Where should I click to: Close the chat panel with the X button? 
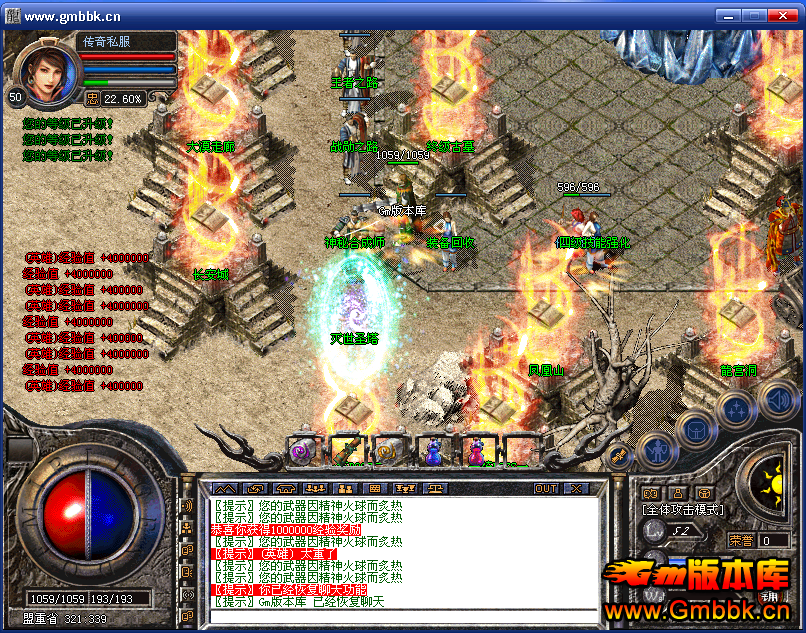point(576,488)
